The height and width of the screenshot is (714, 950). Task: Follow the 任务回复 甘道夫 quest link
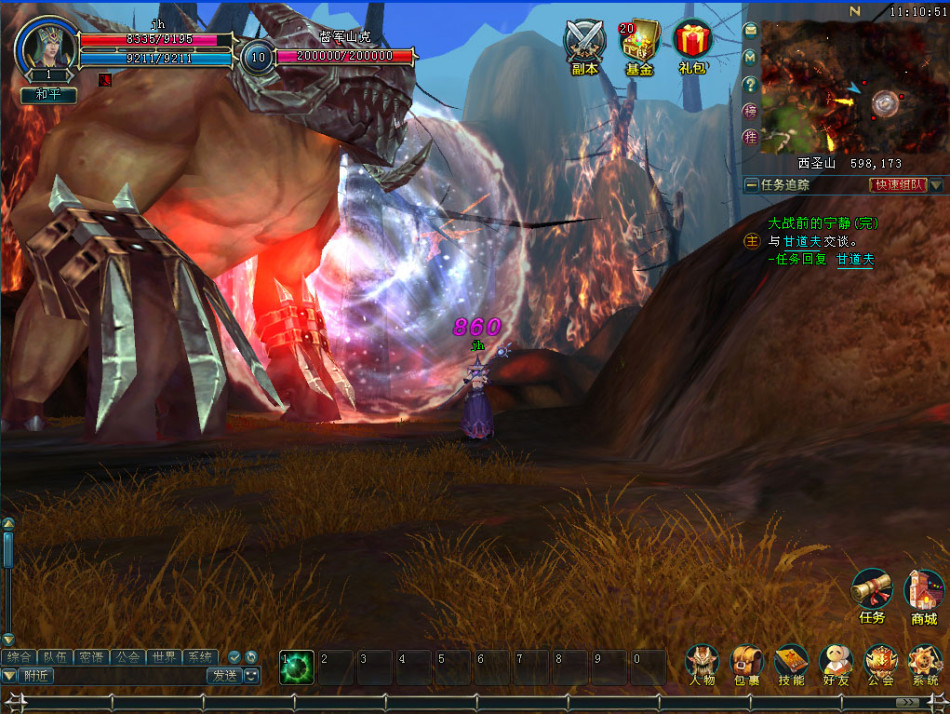(x=855, y=259)
